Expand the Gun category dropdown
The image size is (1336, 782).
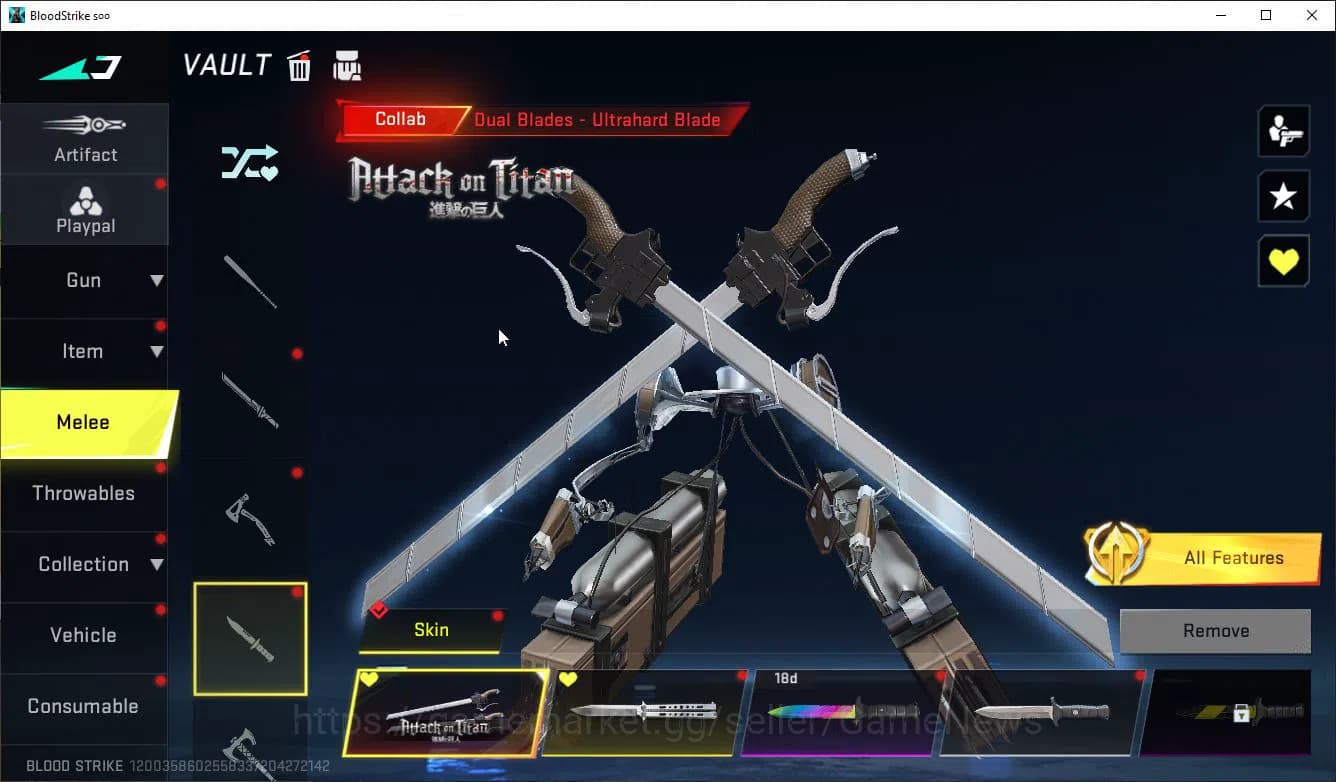pos(85,280)
